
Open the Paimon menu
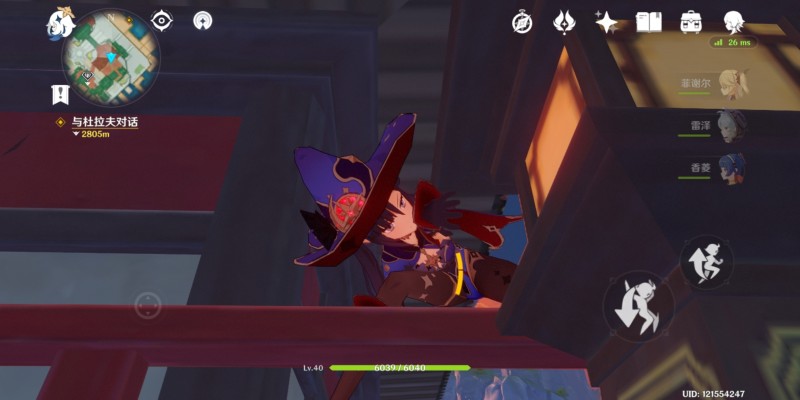(x=59, y=22)
